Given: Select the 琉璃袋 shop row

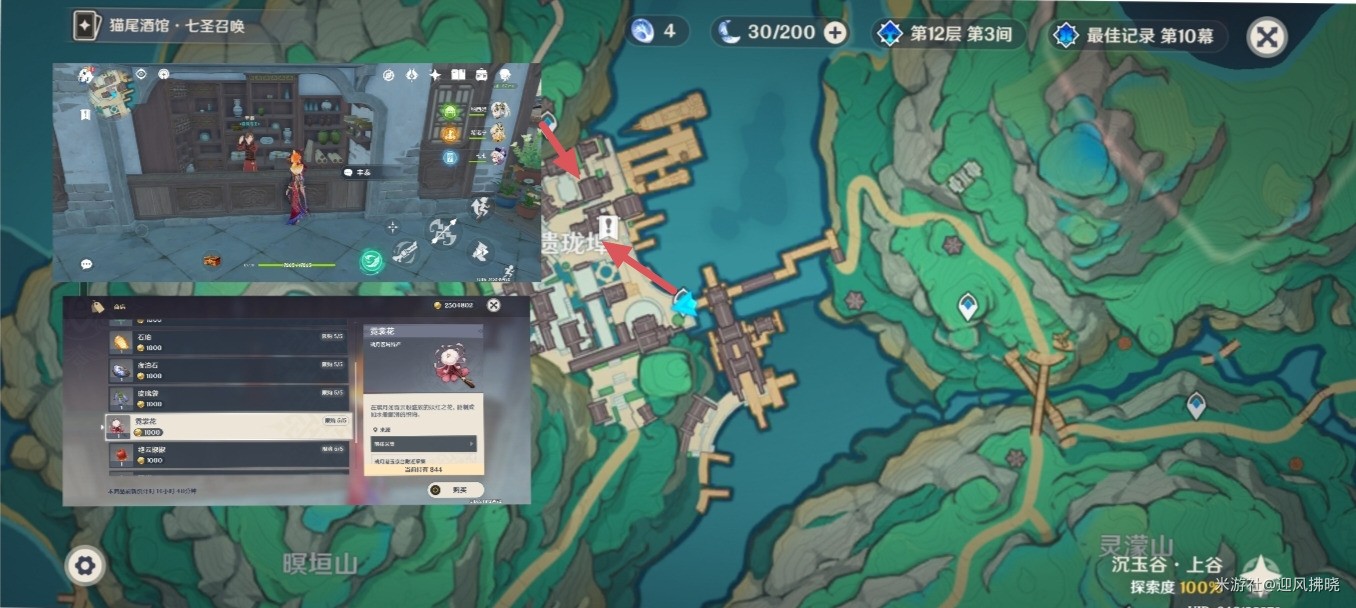Looking at the screenshot, I should 228,398.
